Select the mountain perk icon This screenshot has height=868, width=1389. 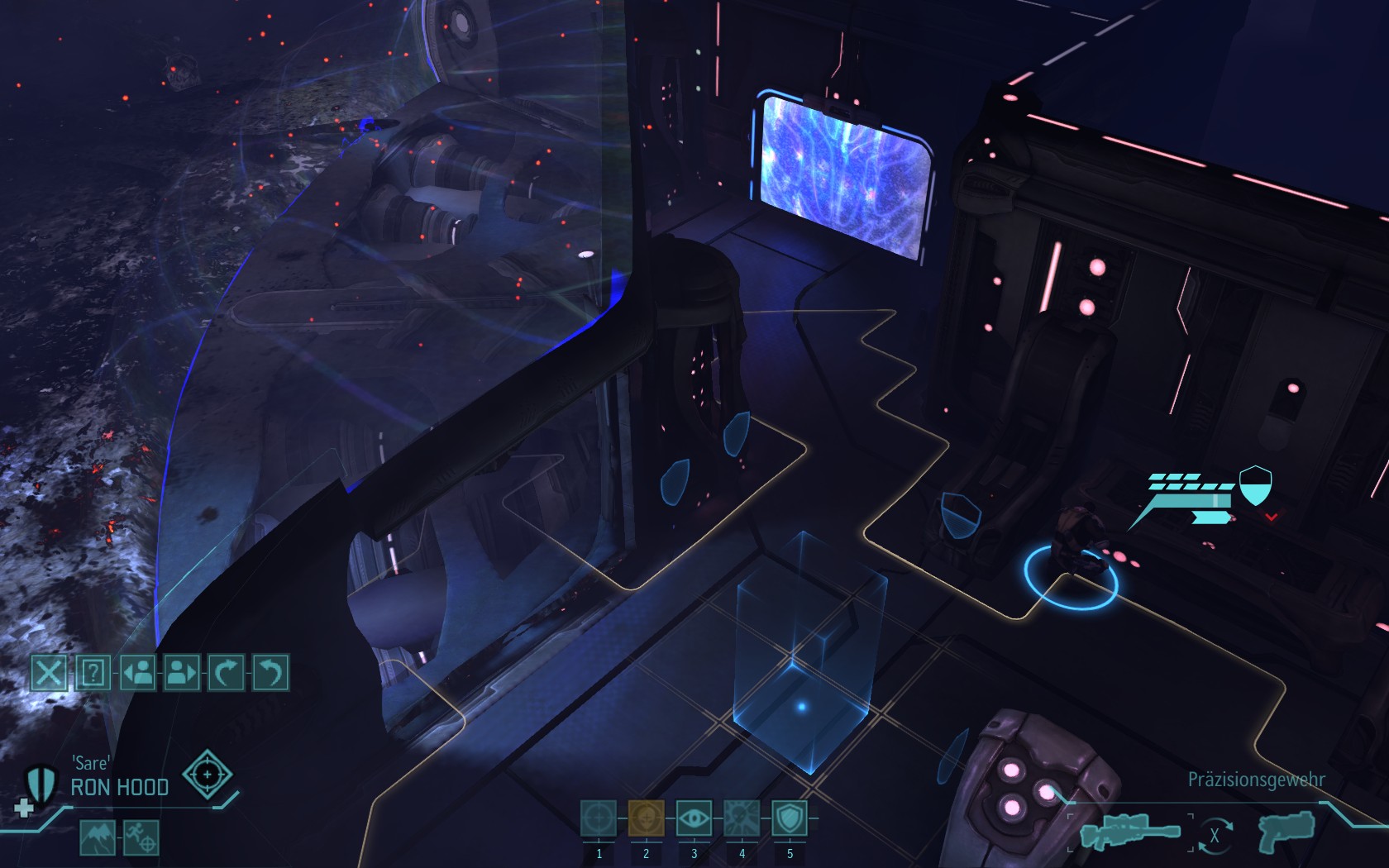pyautogui.click(x=98, y=837)
